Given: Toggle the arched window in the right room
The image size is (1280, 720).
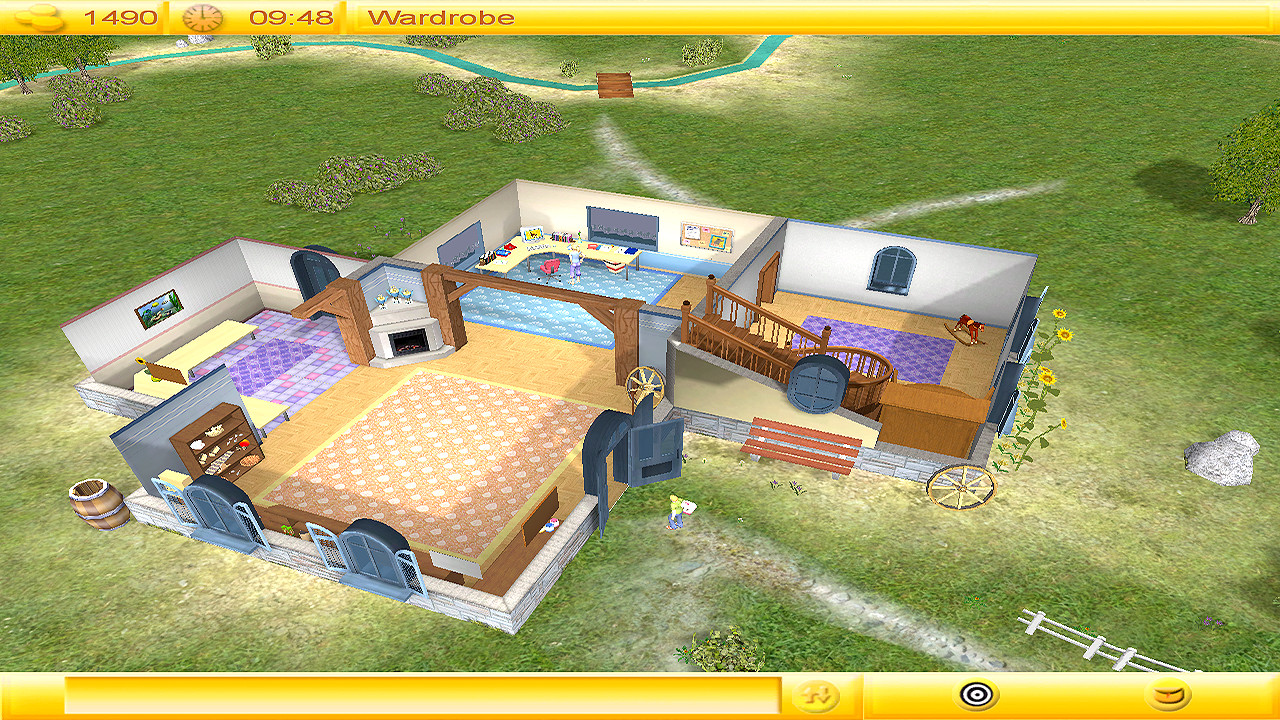Looking at the screenshot, I should [x=893, y=268].
